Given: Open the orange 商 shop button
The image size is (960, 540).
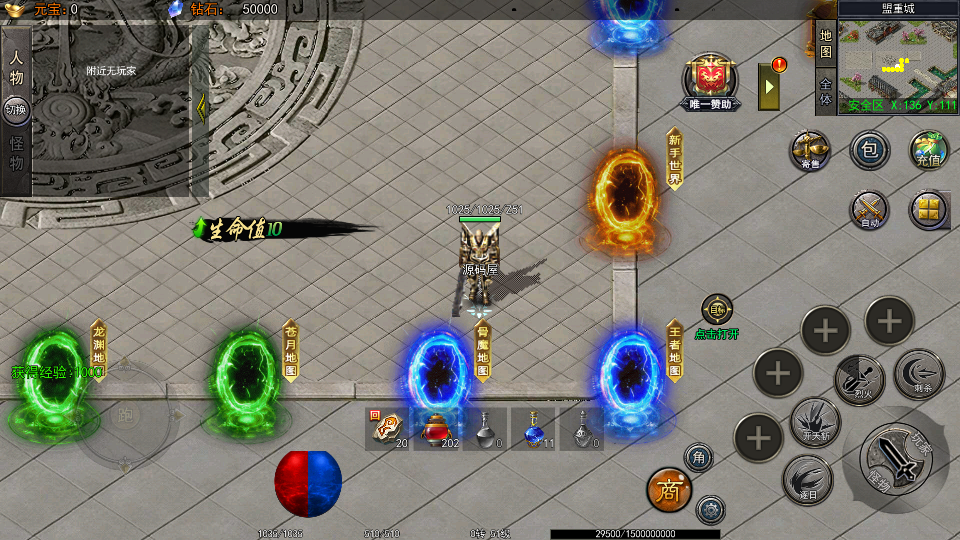Looking at the screenshot, I should (668, 489).
